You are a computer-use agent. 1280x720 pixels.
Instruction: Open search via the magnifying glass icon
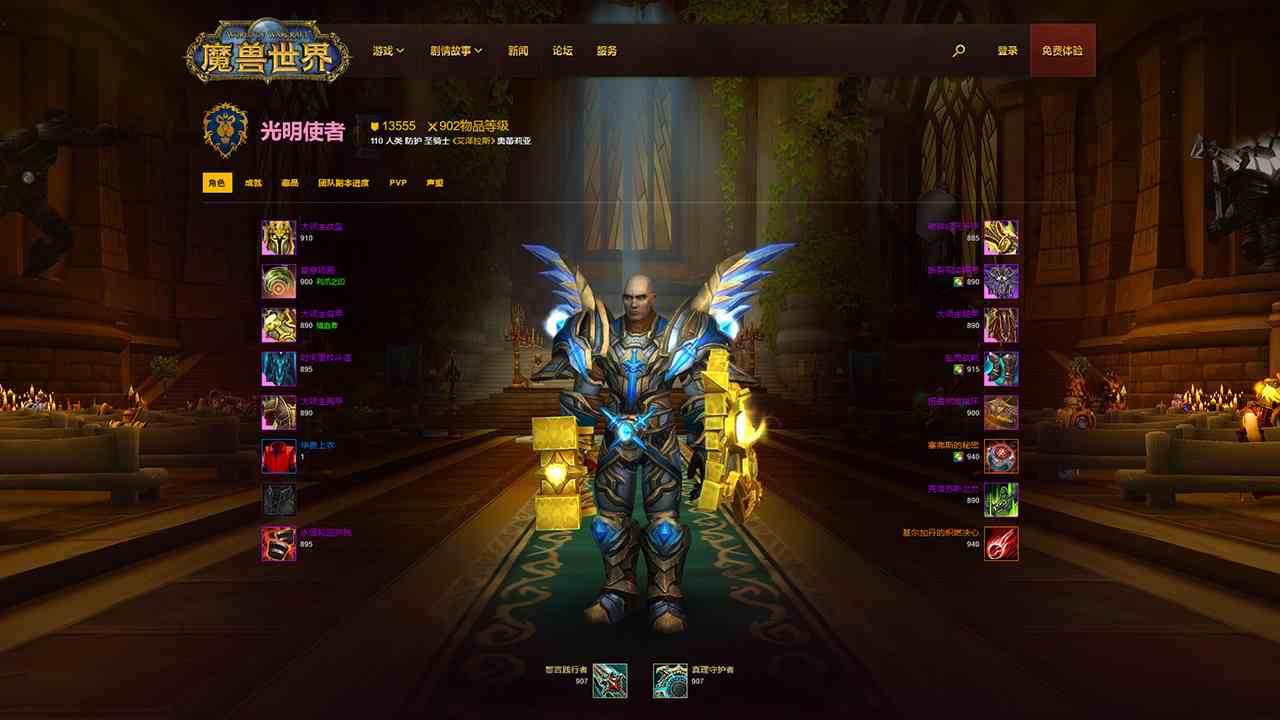tap(958, 48)
